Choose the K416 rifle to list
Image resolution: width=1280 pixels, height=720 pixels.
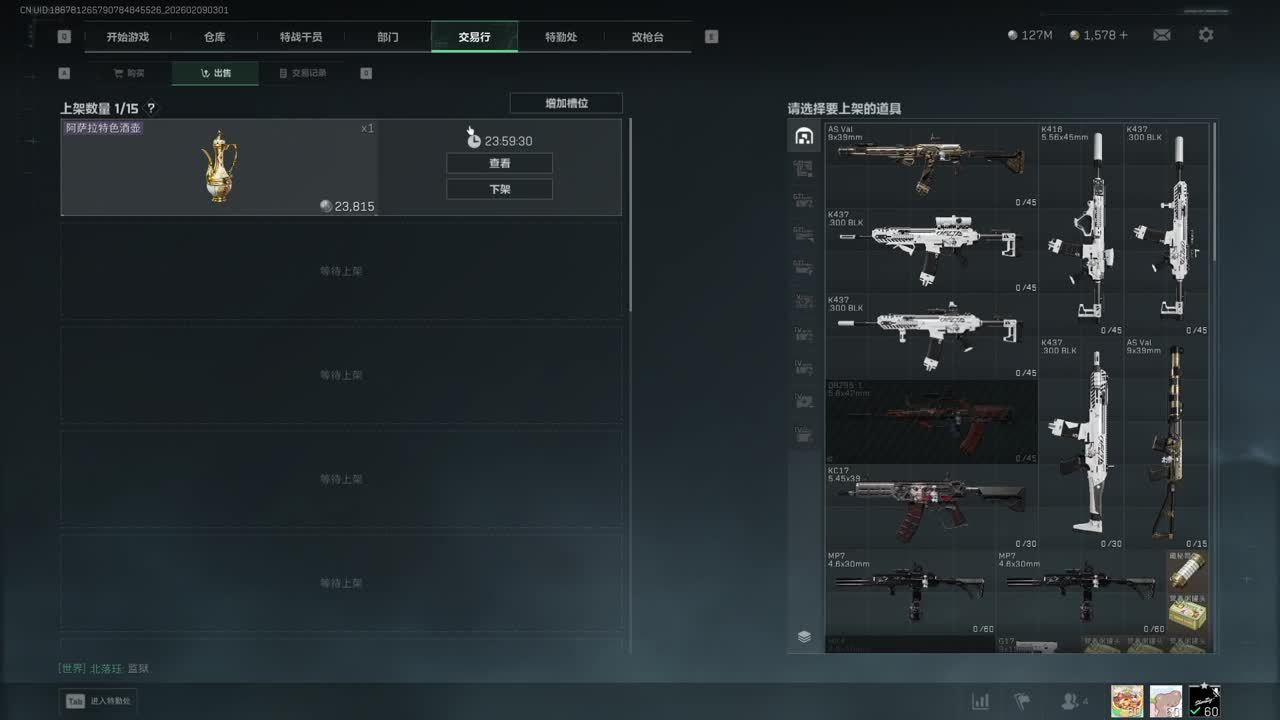coord(1081,229)
